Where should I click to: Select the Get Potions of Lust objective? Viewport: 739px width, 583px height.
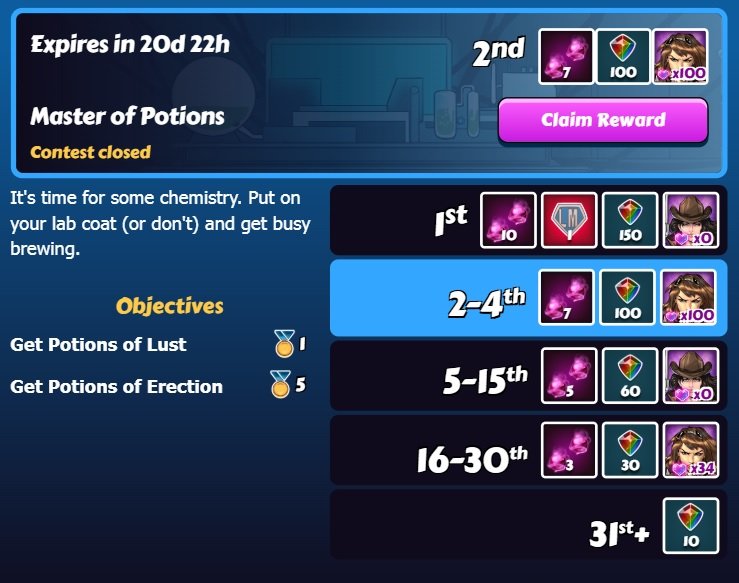coord(98,345)
